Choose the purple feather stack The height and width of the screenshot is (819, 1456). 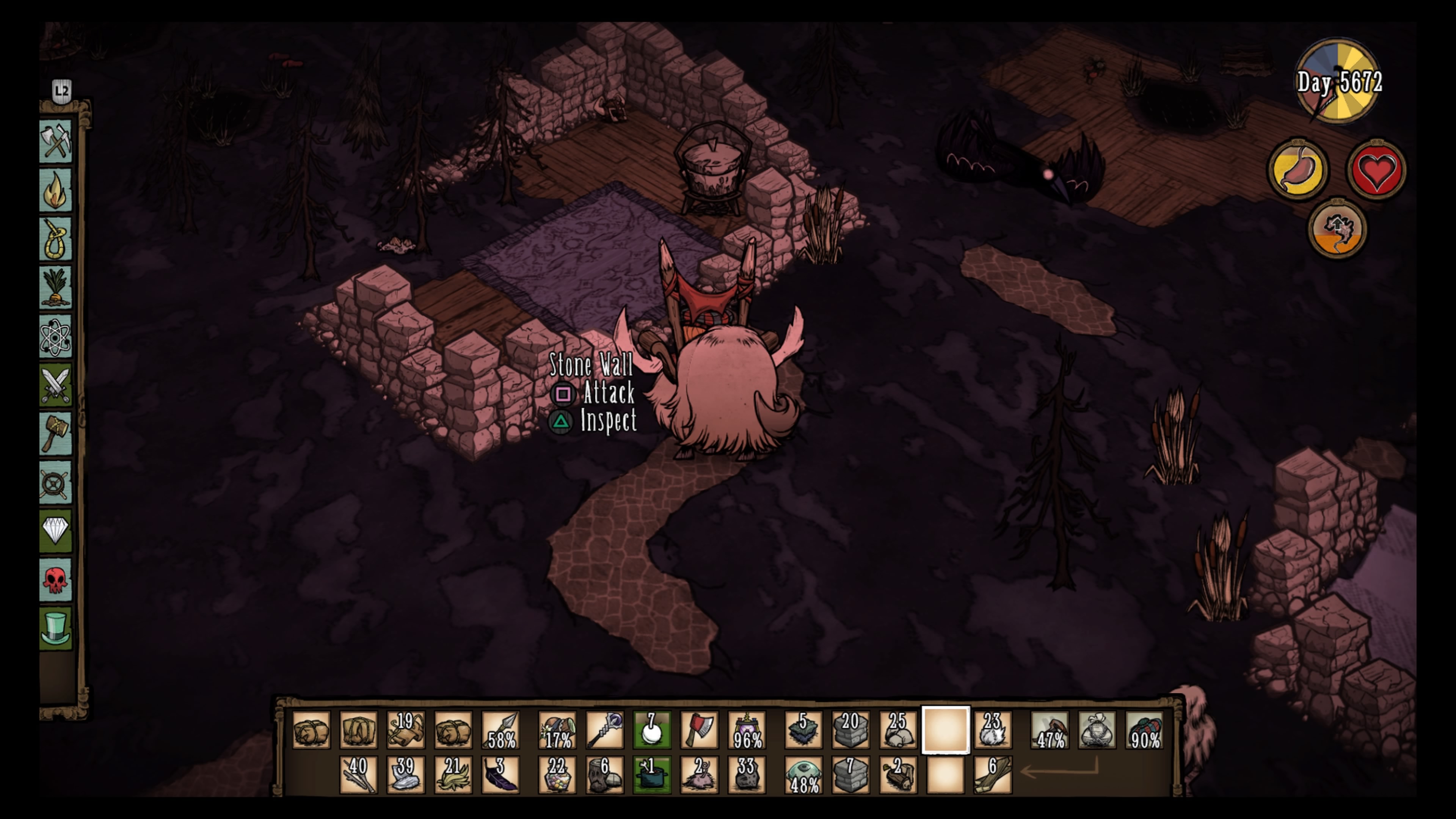pyautogui.click(x=501, y=774)
